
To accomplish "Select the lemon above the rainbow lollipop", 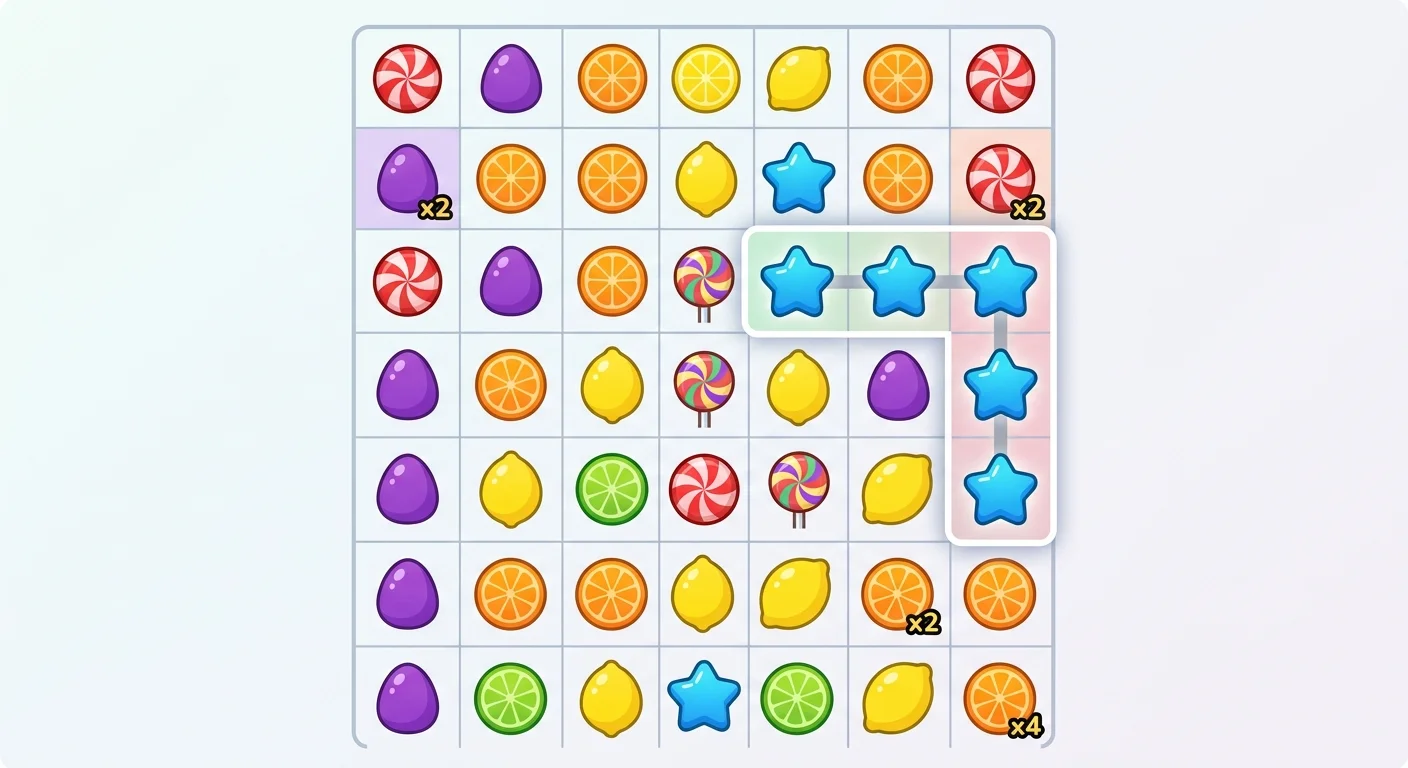I will (703, 180).
